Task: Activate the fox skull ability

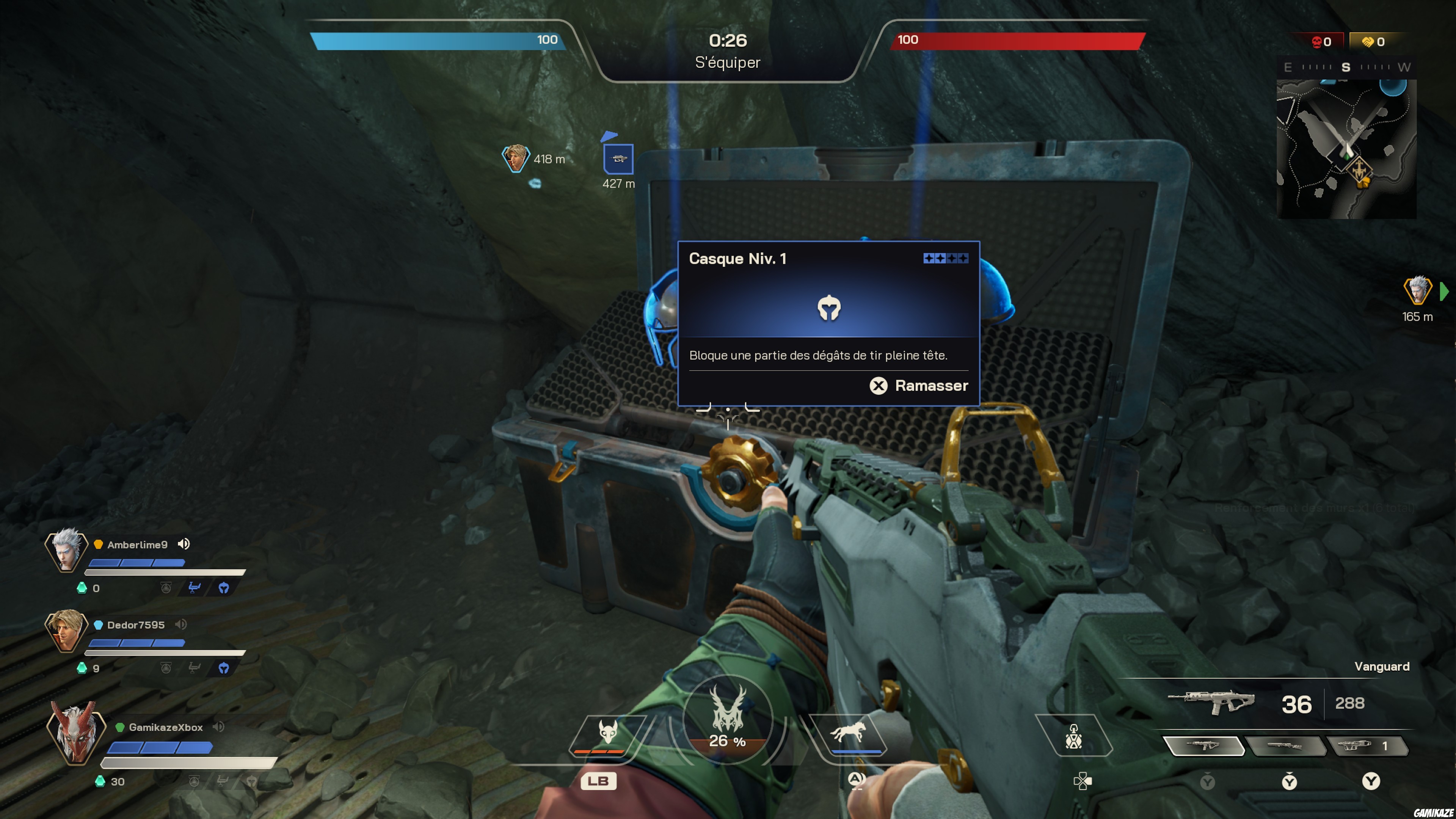Action: pyautogui.click(x=607, y=733)
